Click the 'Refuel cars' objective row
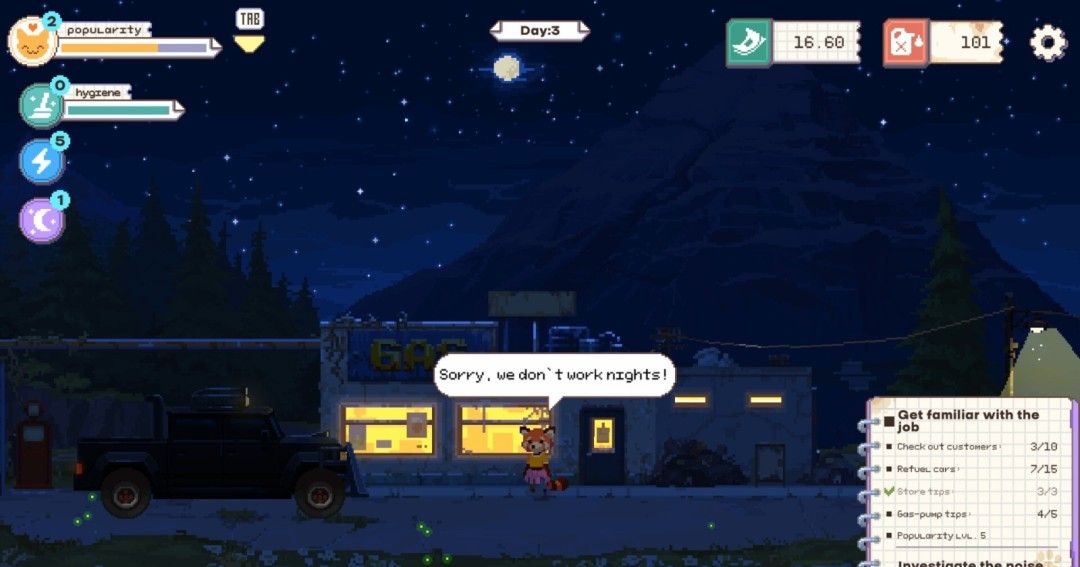Viewport: 1080px width, 567px height. point(966,469)
